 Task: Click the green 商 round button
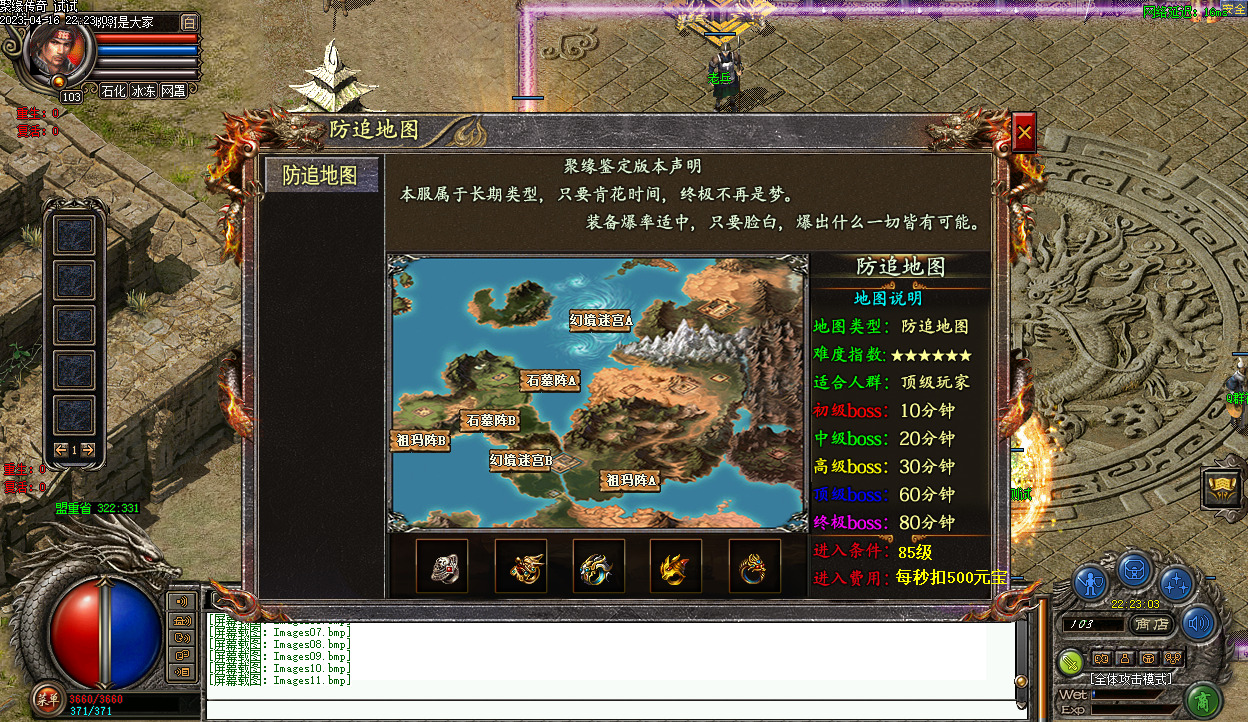pyautogui.click(x=1204, y=699)
